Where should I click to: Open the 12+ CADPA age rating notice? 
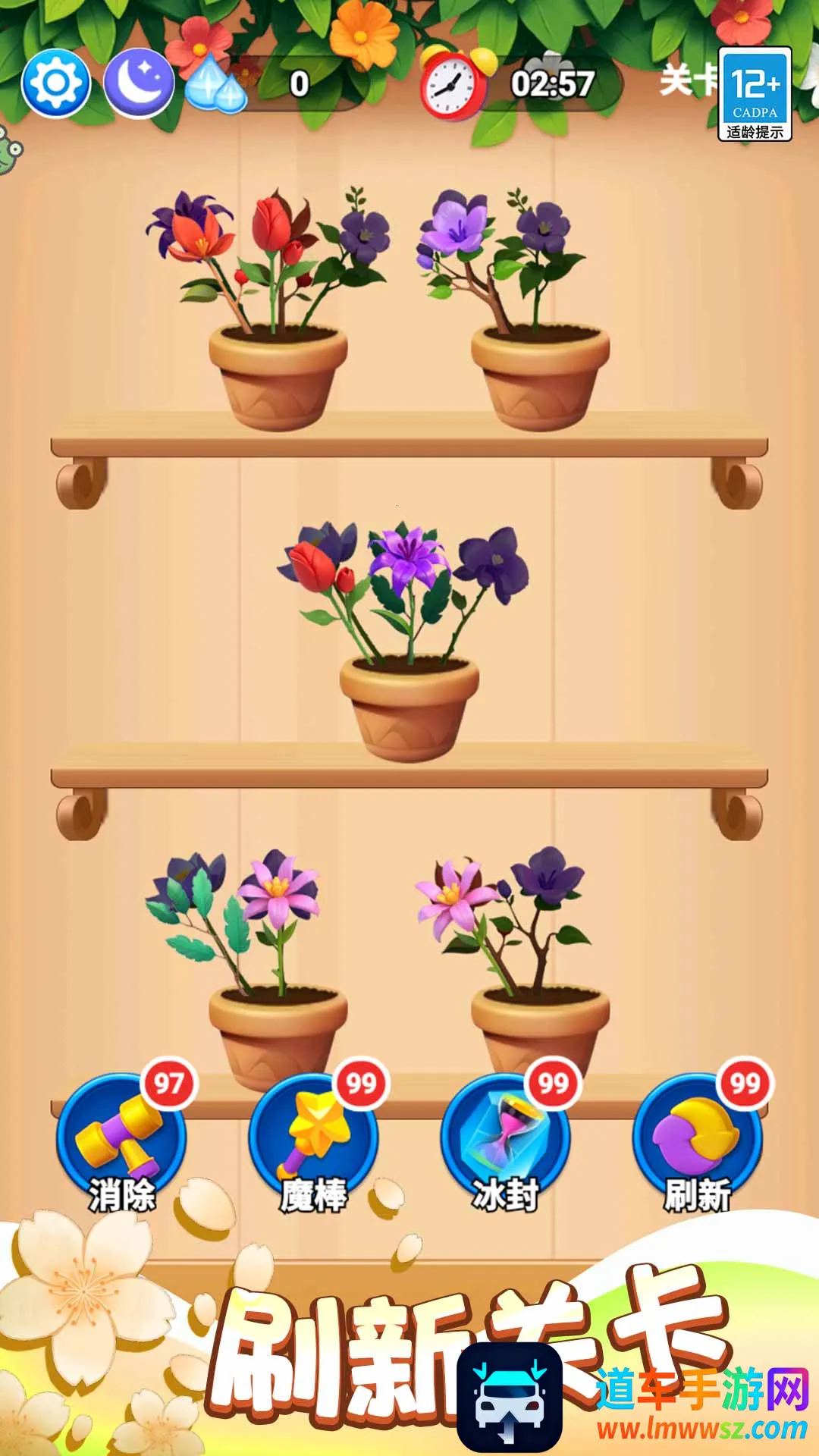click(x=755, y=94)
